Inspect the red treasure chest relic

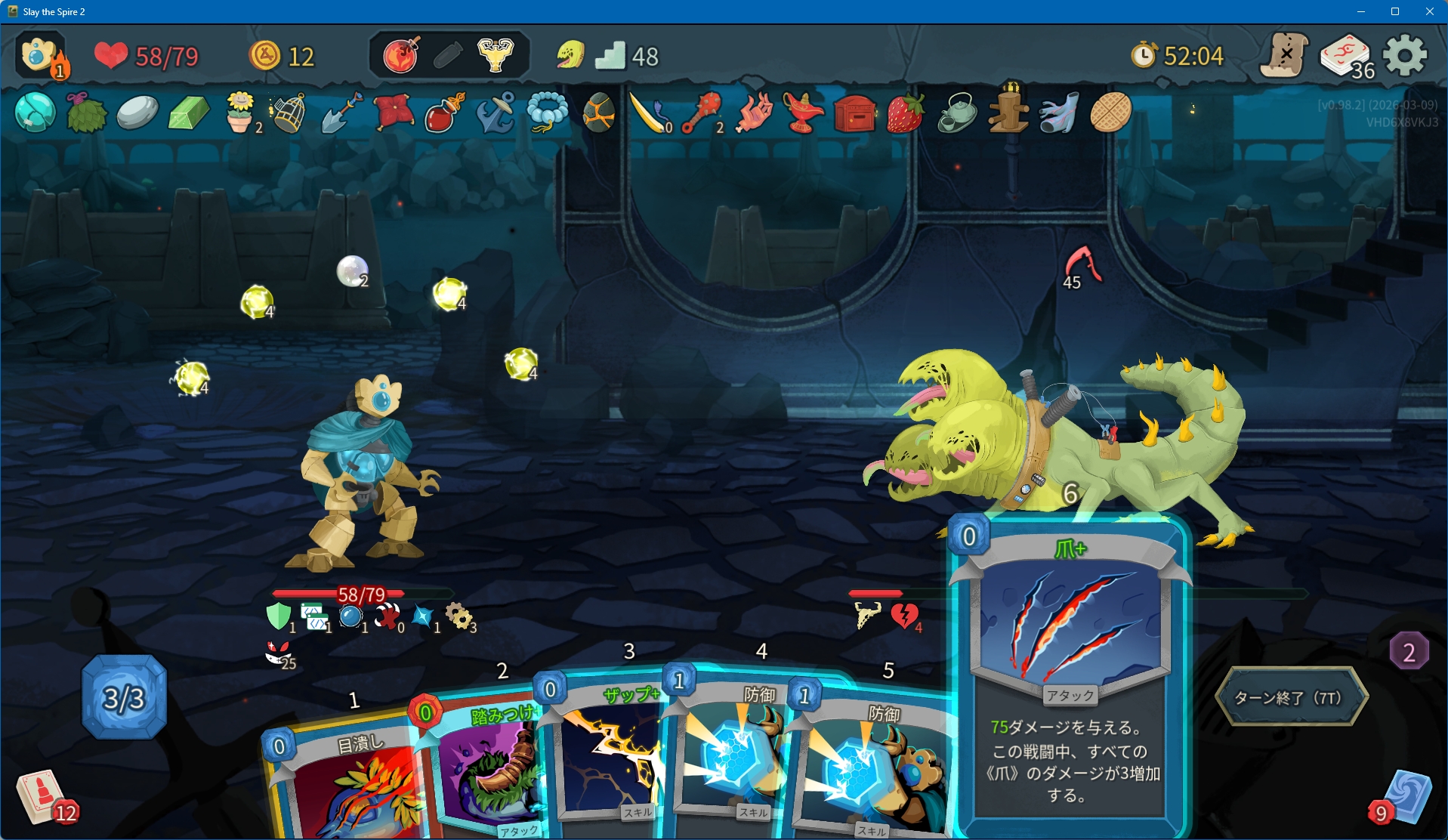pyautogui.click(x=854, y=114)
